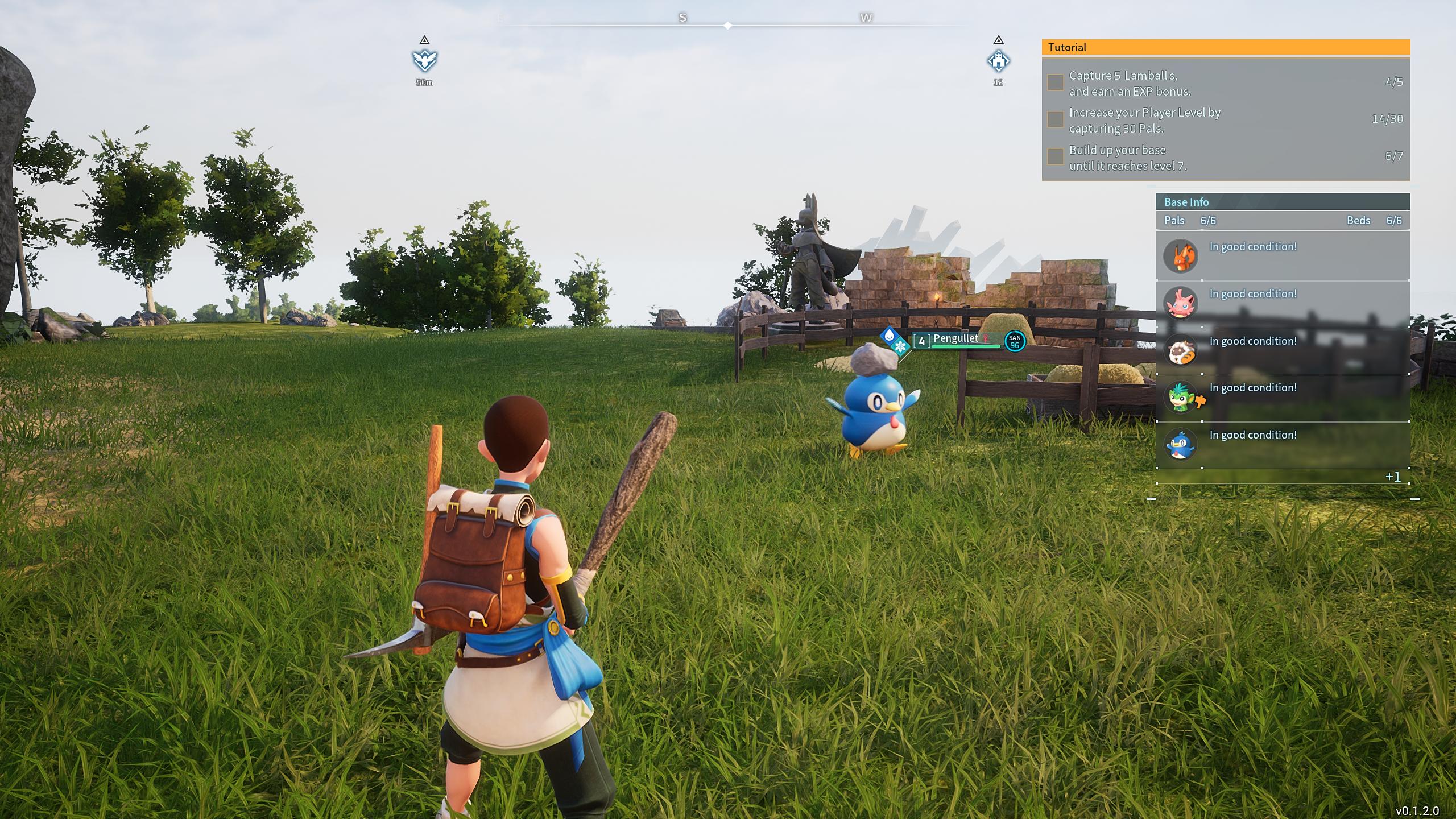
Task: Click the base marker on the compass
Action: pos(998,60)
